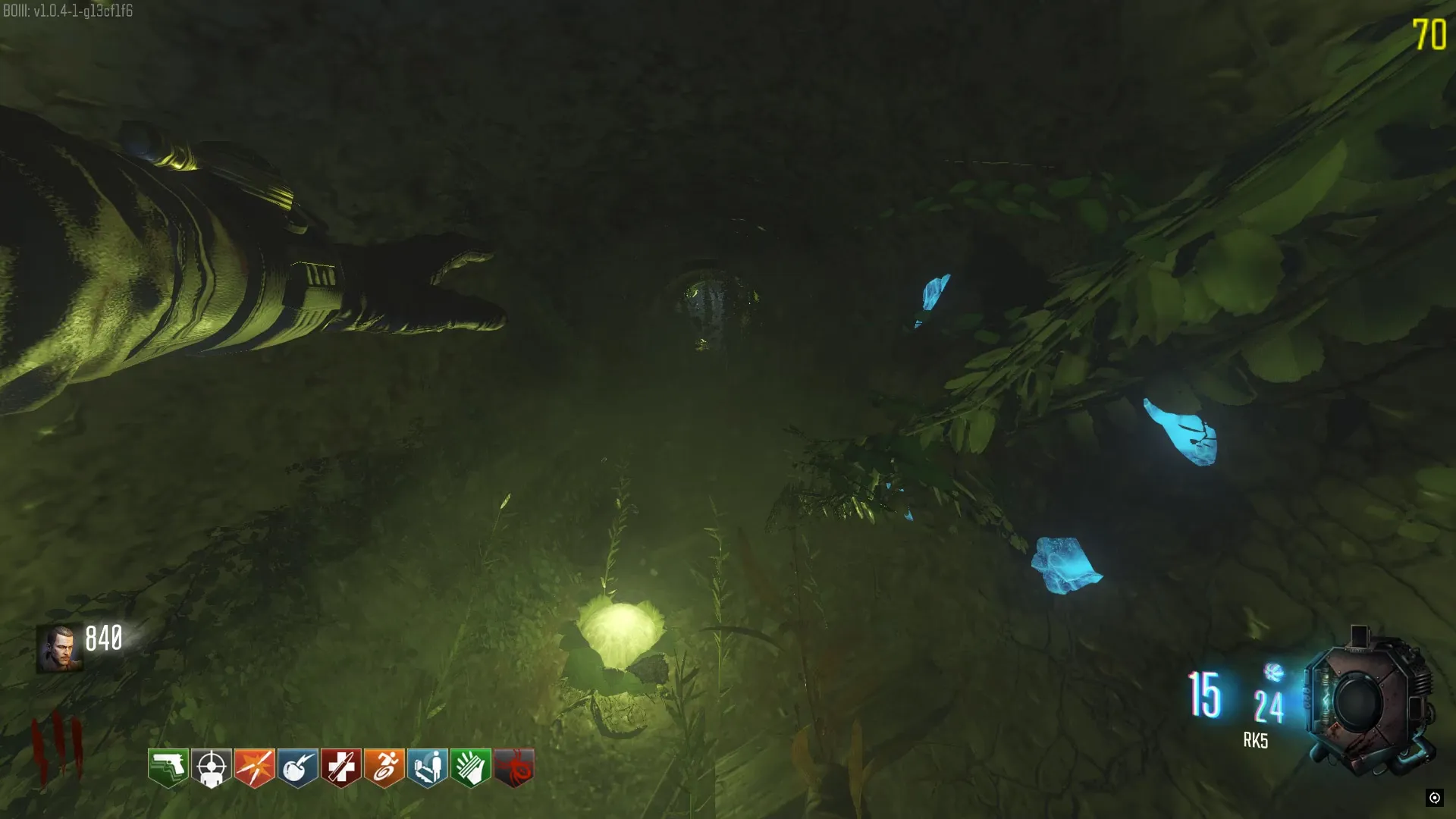The width and height of the screenshot is (1456, 819).
Task: Select the Stamin-Up running man perk icon
Action: [x=384, y=768]
